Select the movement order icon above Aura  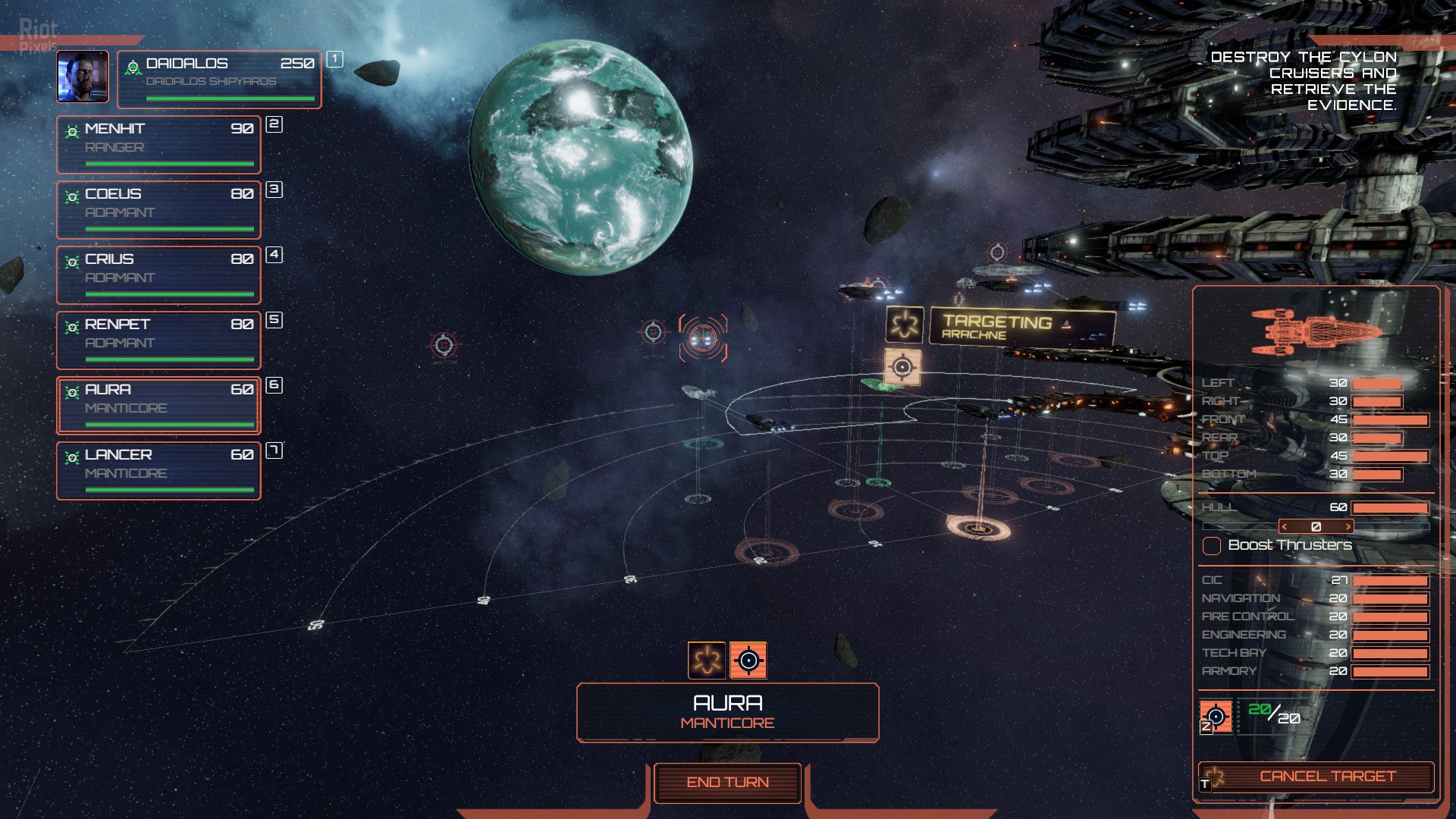point(707,660)
